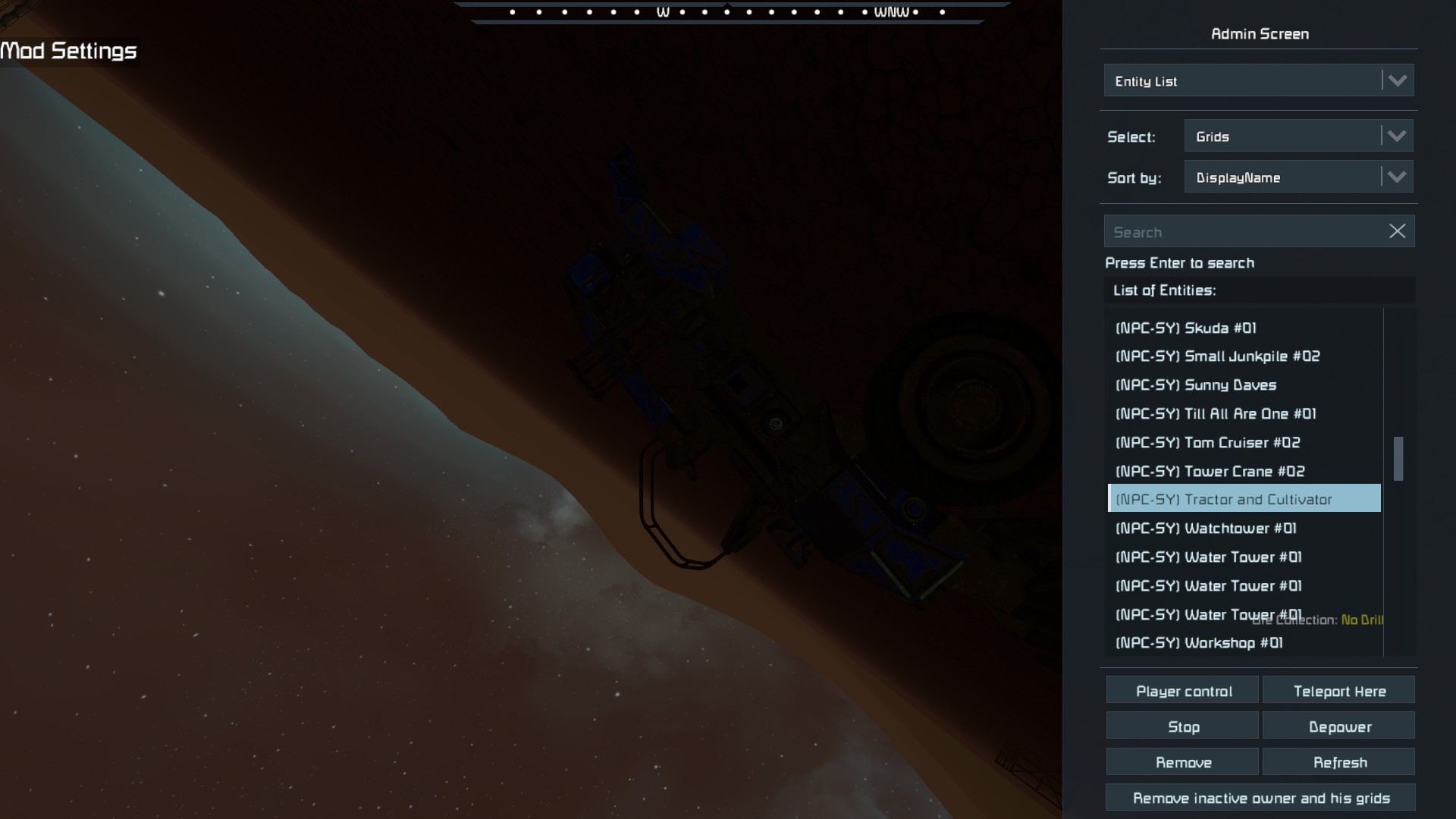The width and height of the screenshot is (1456, 819).
Task: Select the Skuda #01 entity
Action: [x=1186, y=328]
